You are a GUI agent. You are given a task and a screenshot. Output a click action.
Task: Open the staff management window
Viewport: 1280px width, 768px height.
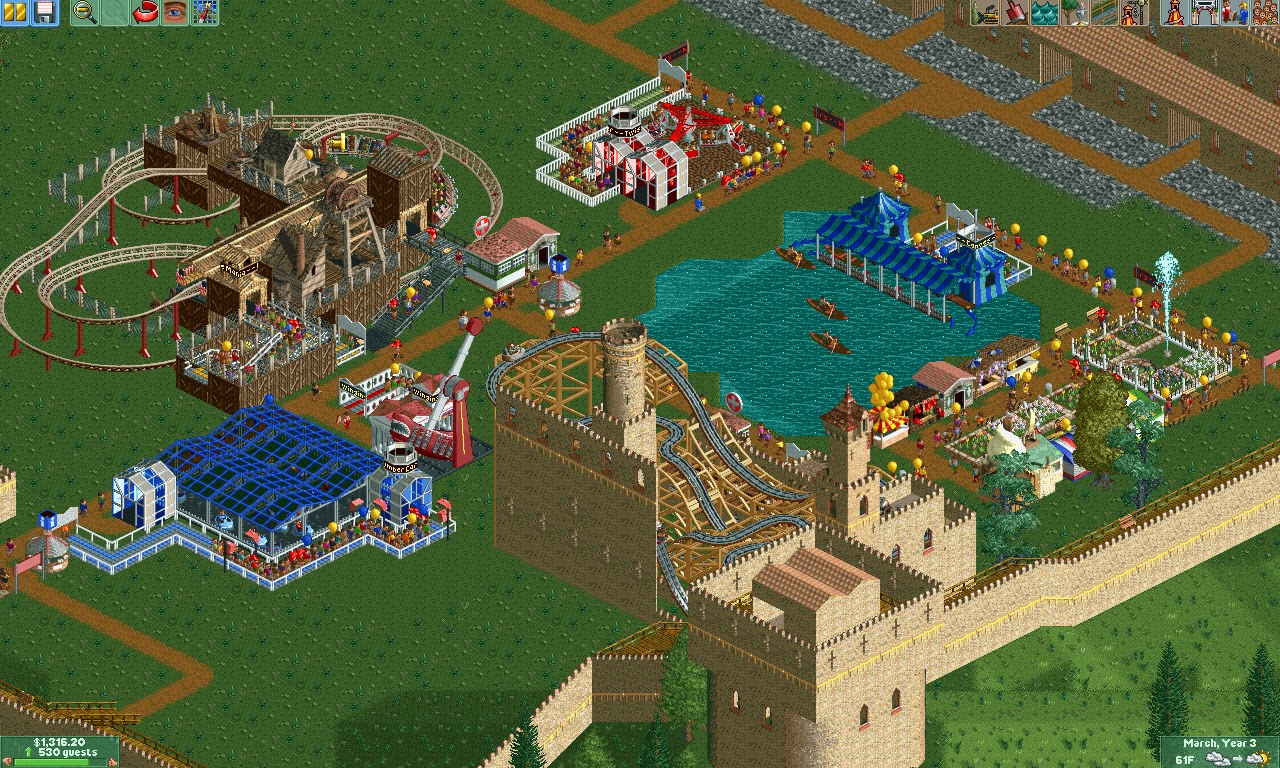[1233, 12]
